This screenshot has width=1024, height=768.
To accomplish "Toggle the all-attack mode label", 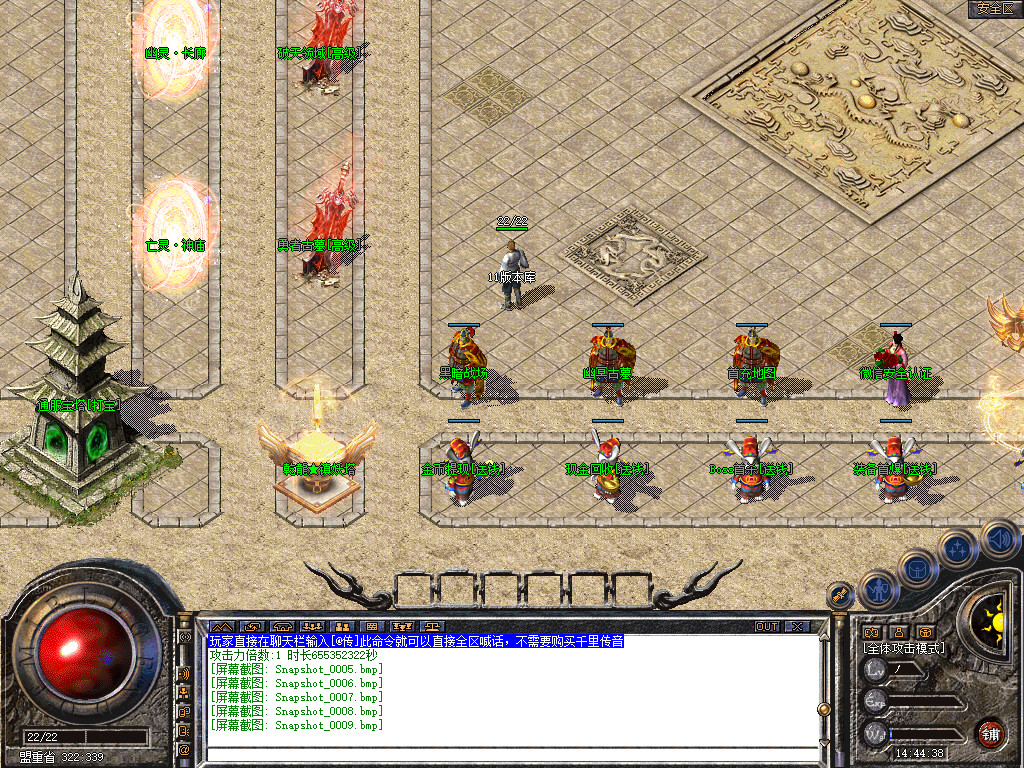I will click(x=904, y=648).
